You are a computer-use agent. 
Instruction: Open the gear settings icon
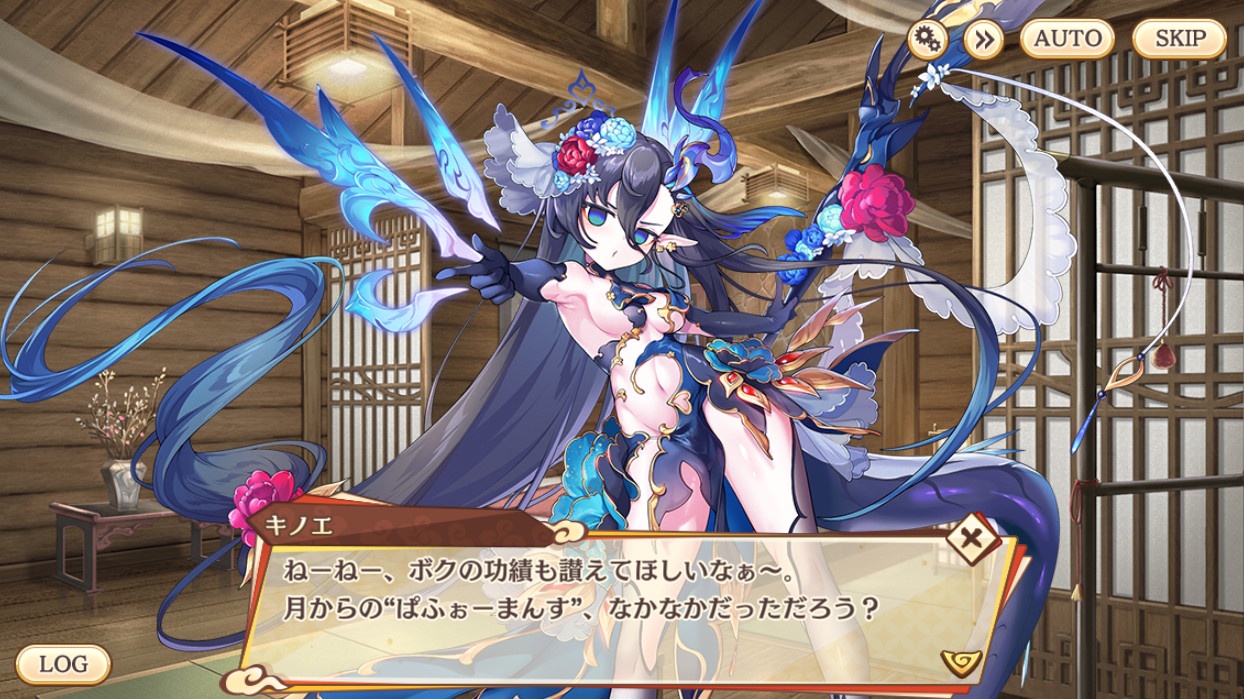coord(927,39)
